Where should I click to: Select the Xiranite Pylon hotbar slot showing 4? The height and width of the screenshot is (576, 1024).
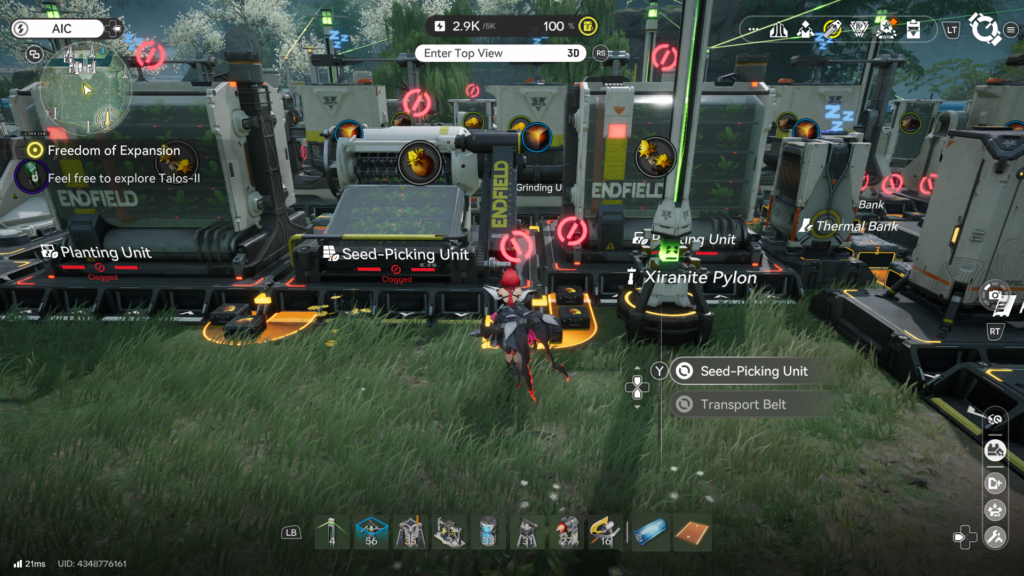(x=331, y=532)
